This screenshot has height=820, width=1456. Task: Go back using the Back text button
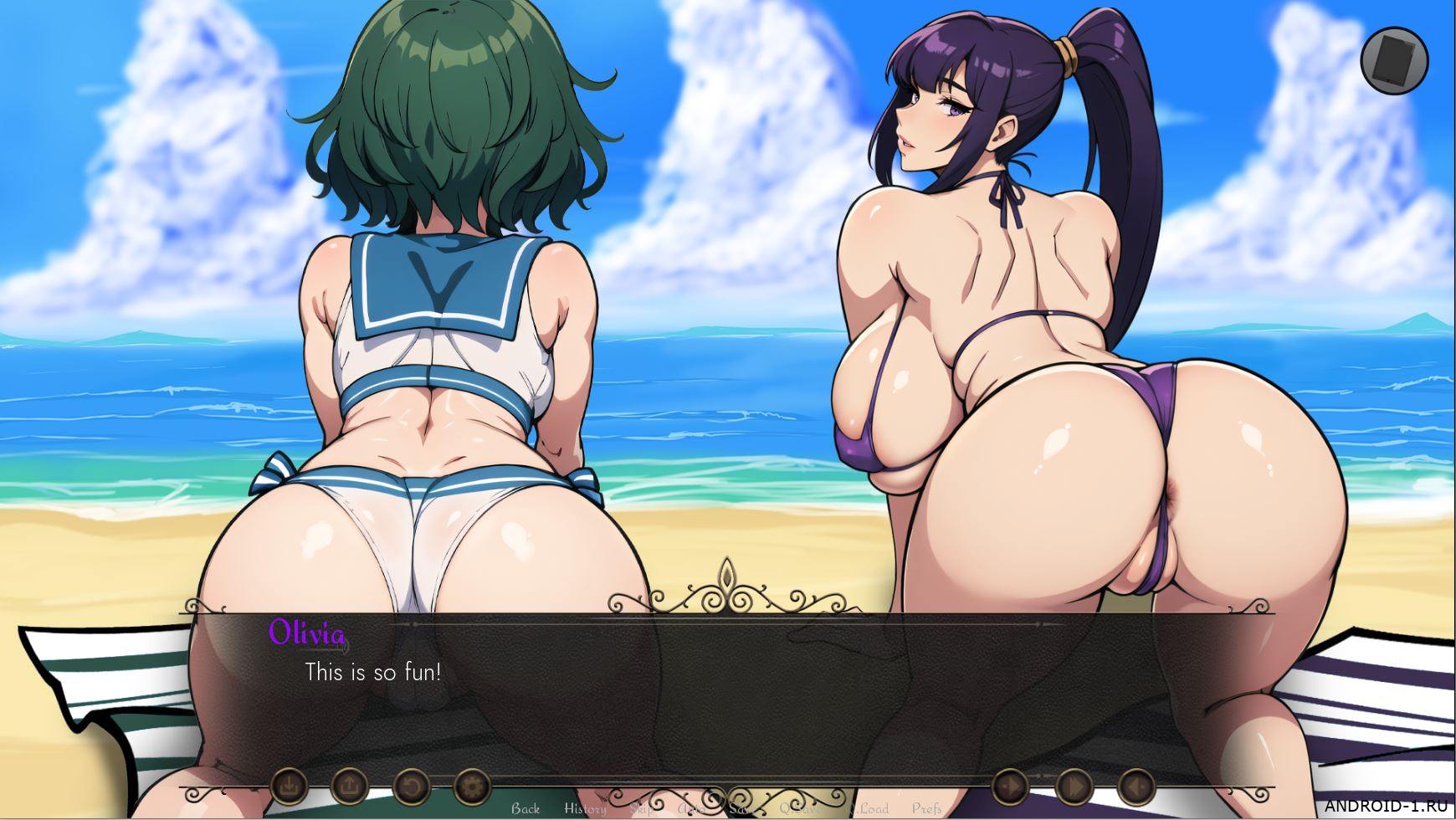[x=525, y=808]
